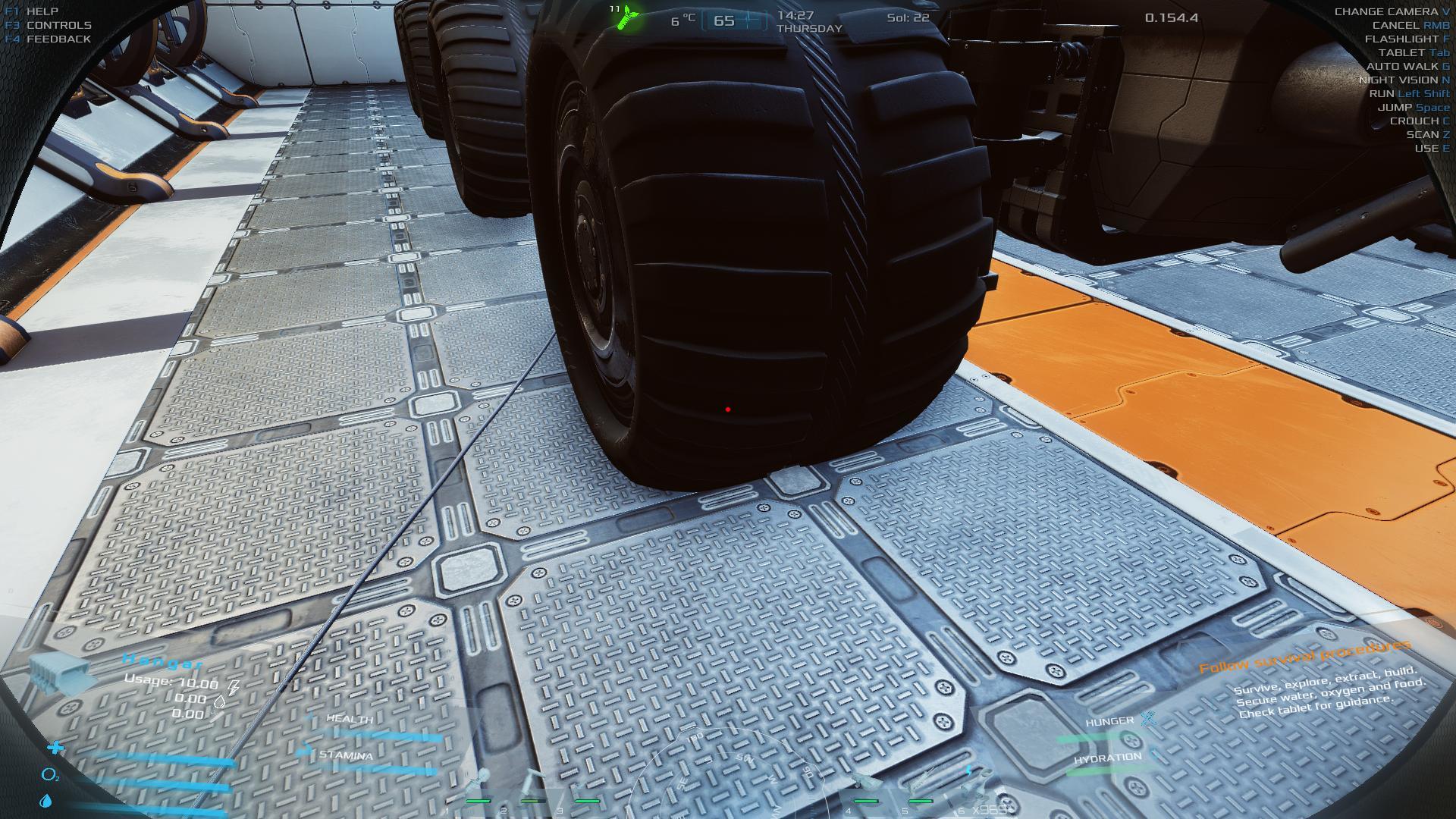Click the green plant icon at top
Image resolution: width=1456 pixels, height=819 pixels.
(626, 17)
